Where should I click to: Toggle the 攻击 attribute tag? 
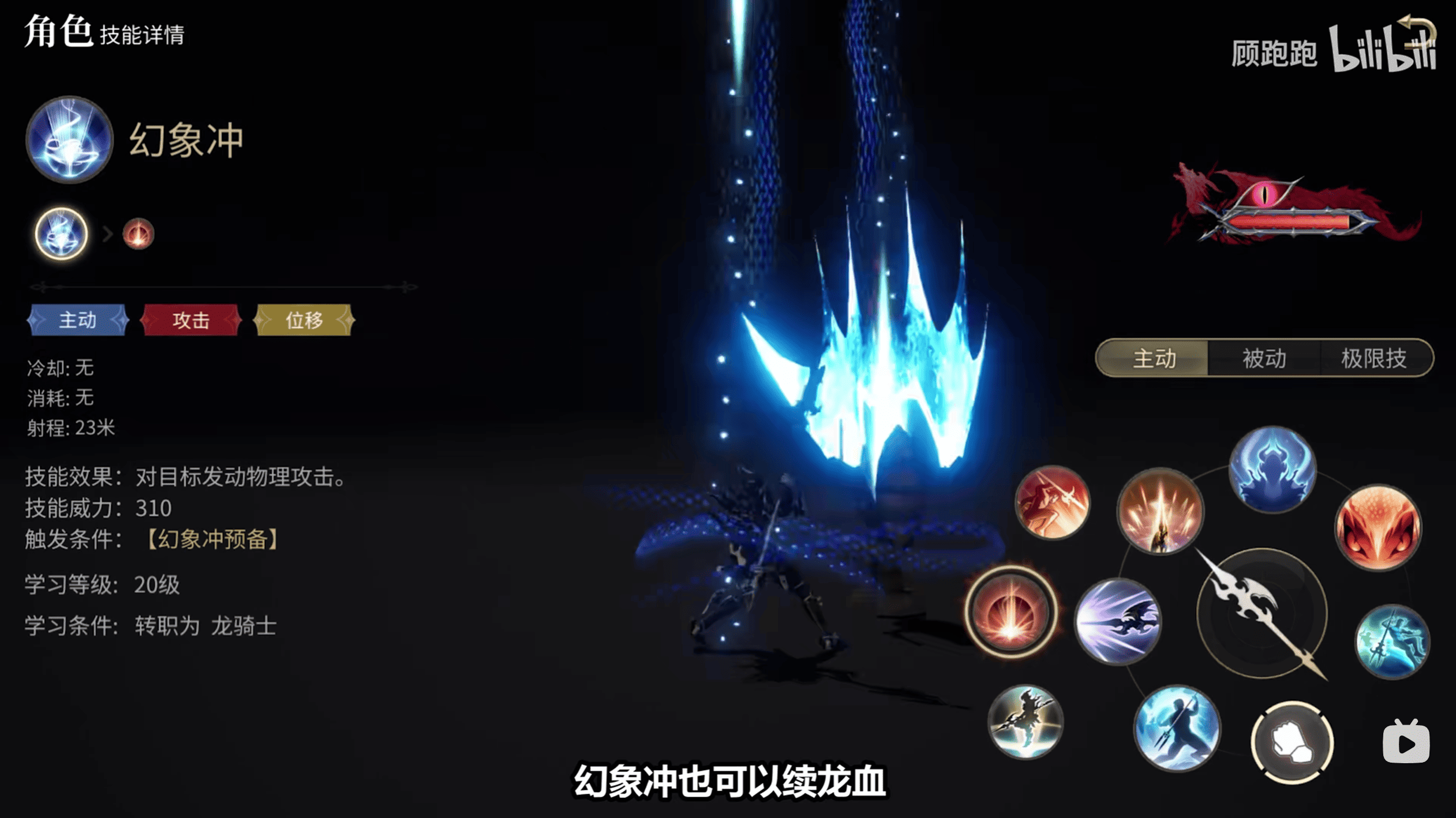[x=191, y=320]
